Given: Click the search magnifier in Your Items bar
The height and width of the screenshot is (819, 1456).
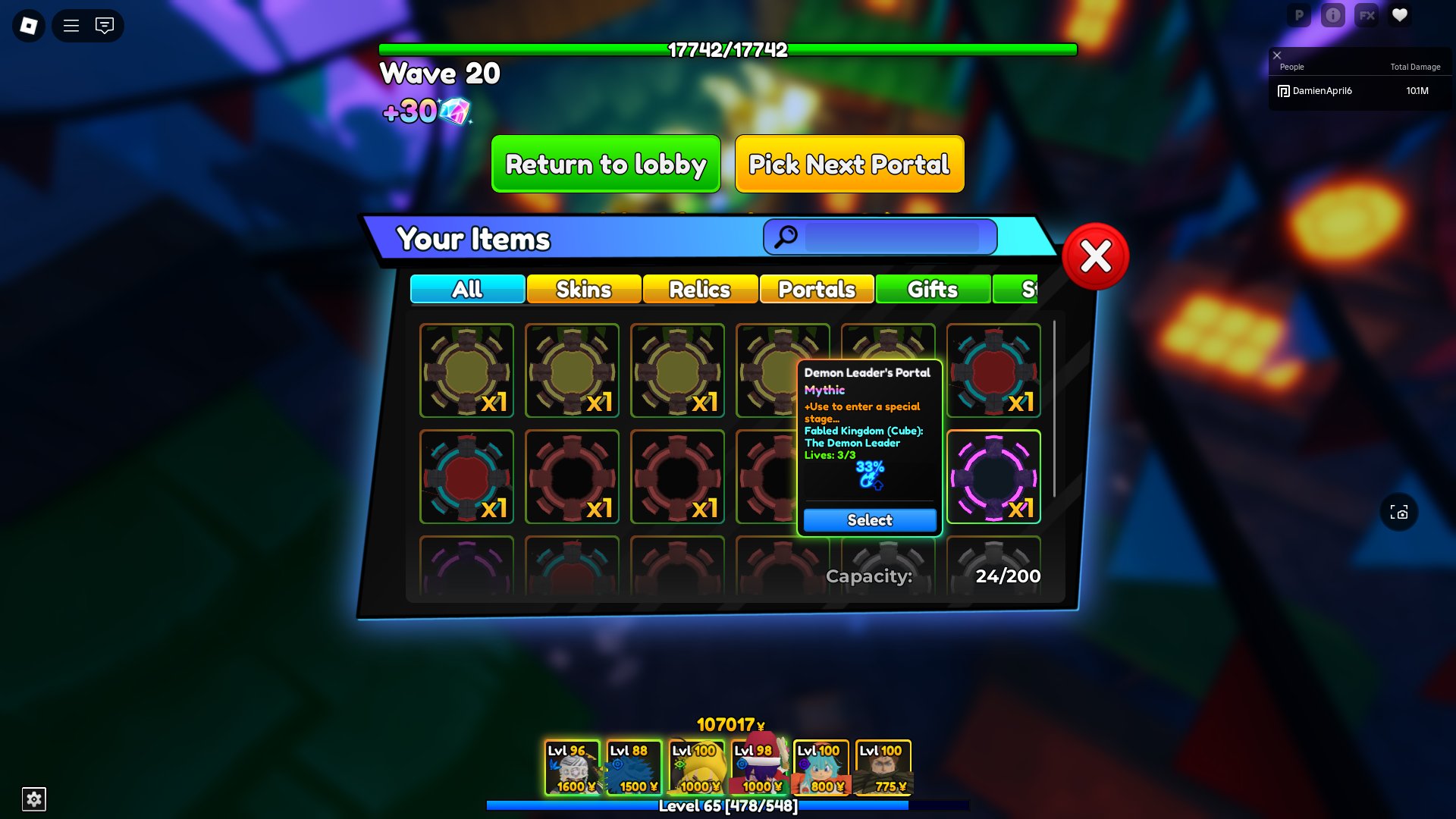Looking at the screenshot, I should click(x=786, y=237).
